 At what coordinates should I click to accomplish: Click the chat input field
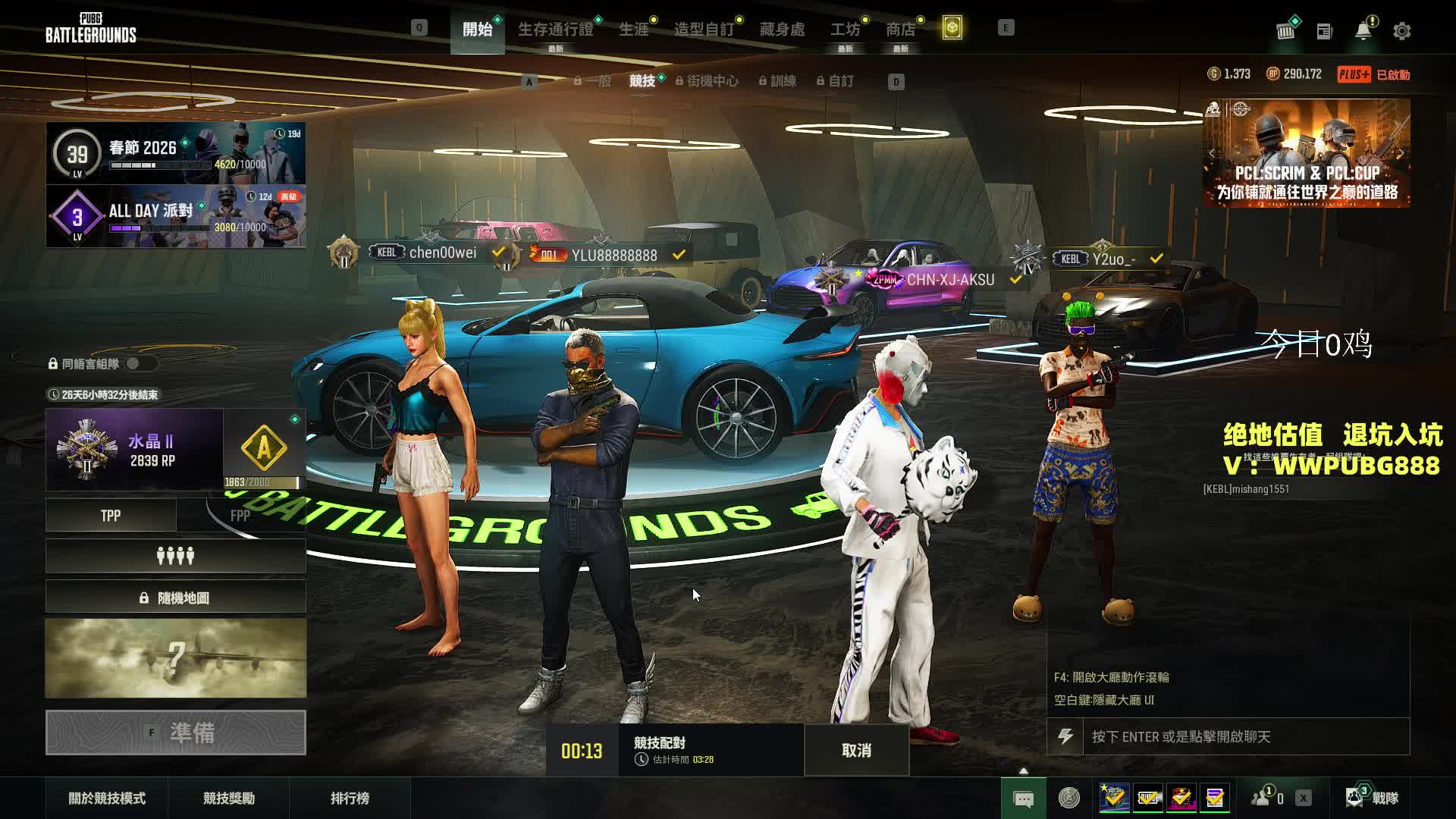(x=1244, y=736)
